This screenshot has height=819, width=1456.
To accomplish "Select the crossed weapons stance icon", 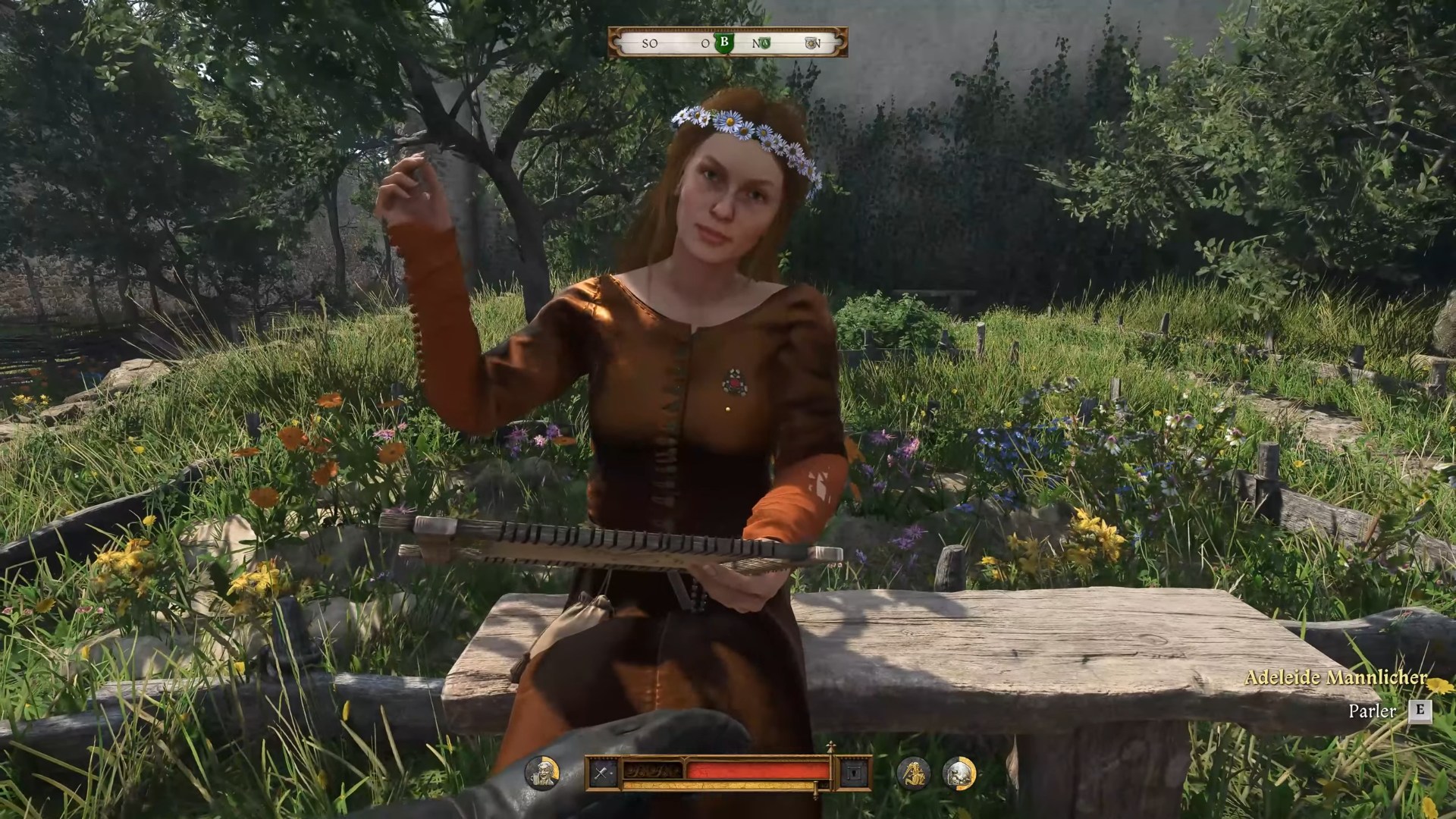I will (601, 773).
